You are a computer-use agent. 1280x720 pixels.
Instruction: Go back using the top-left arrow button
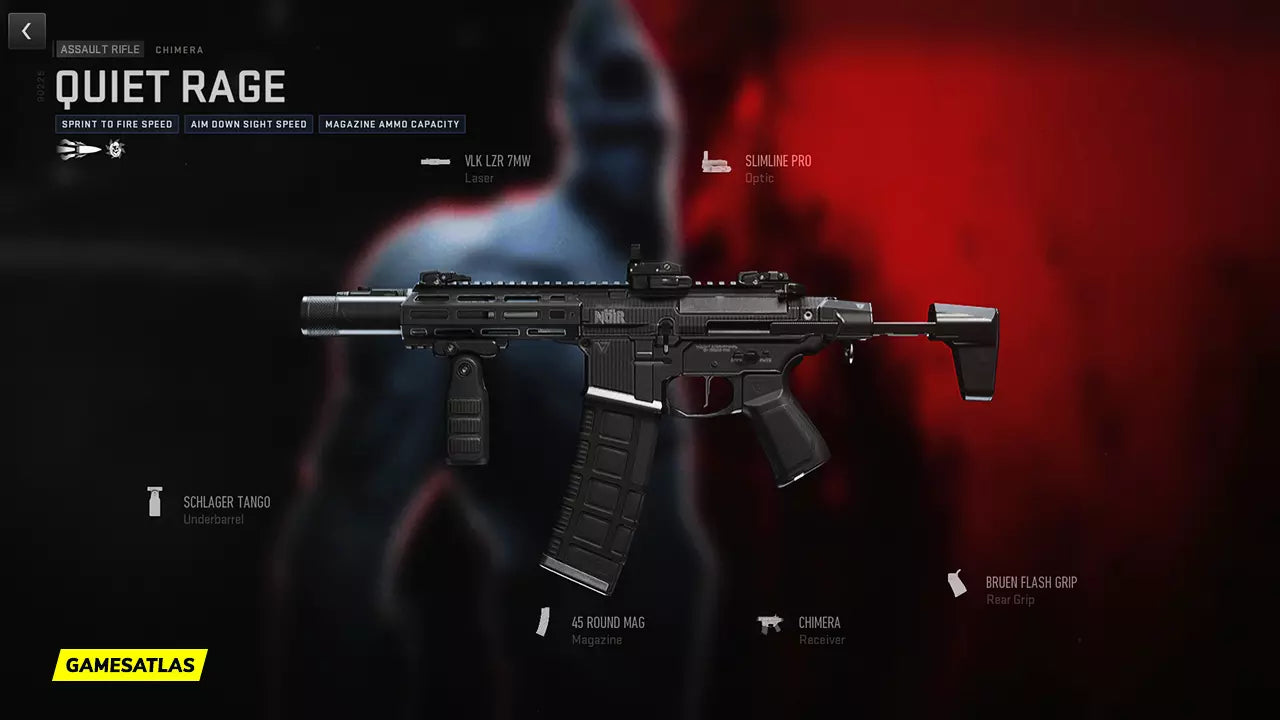(27, 31)
